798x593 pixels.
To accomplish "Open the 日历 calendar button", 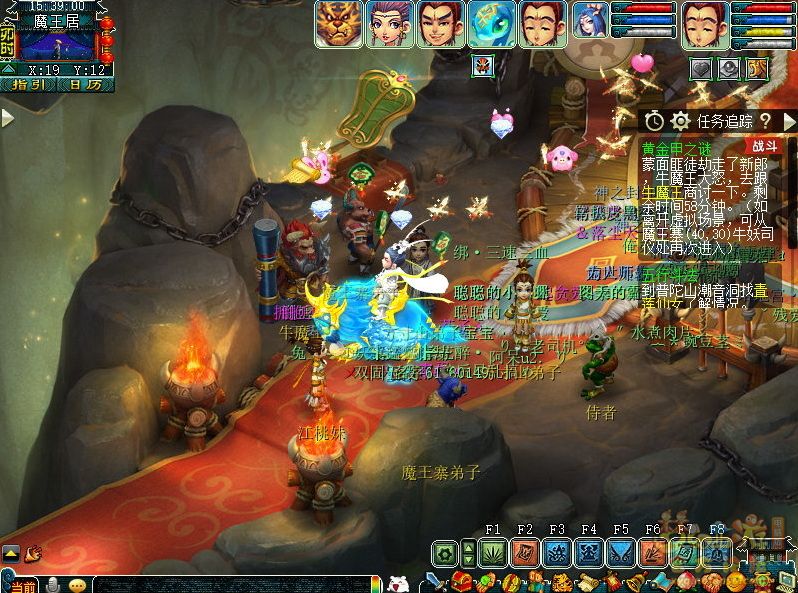I will coord(85,85).
